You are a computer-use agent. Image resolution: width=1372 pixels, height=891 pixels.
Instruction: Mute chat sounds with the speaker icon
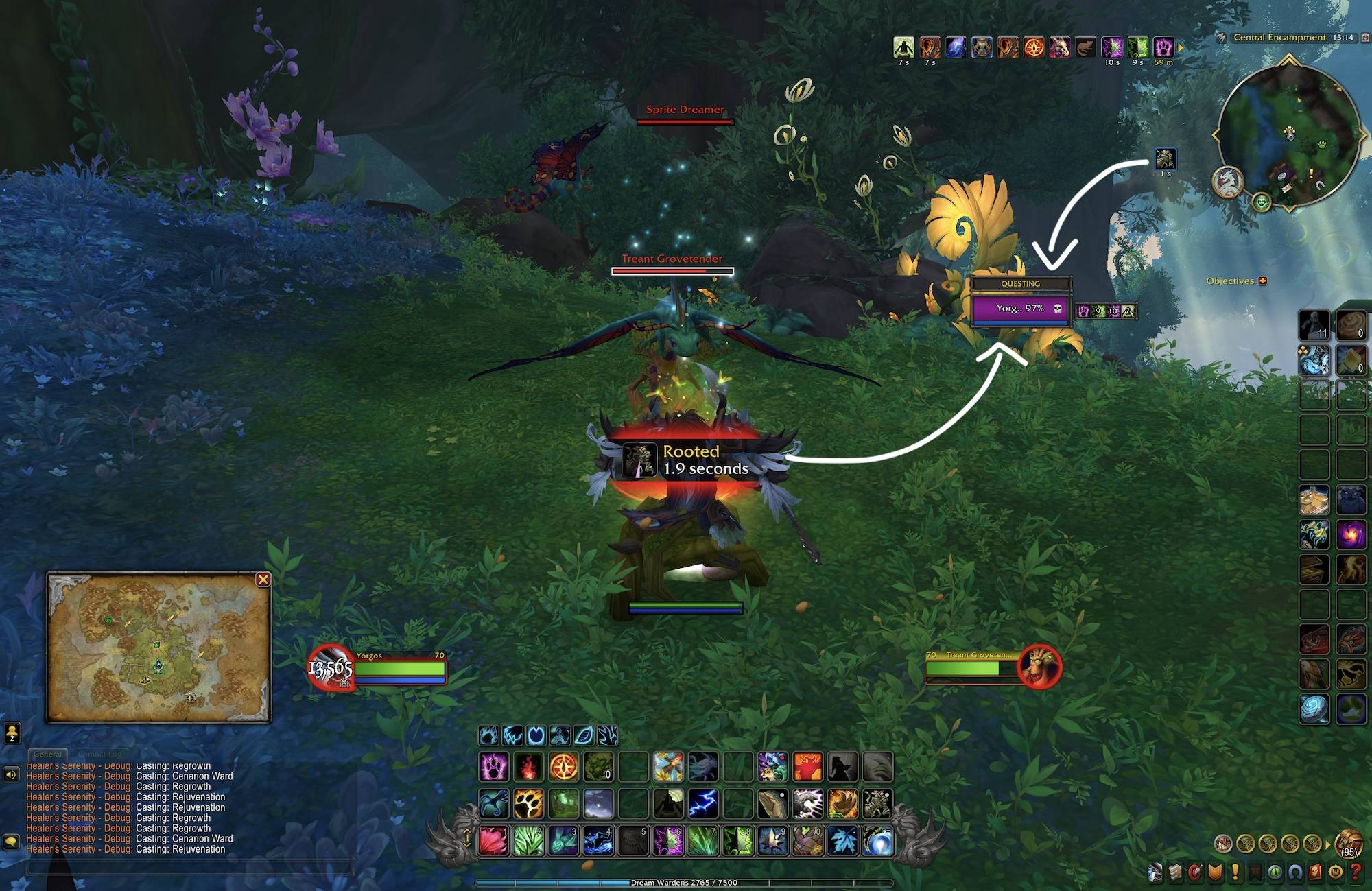tap(11, 774)
